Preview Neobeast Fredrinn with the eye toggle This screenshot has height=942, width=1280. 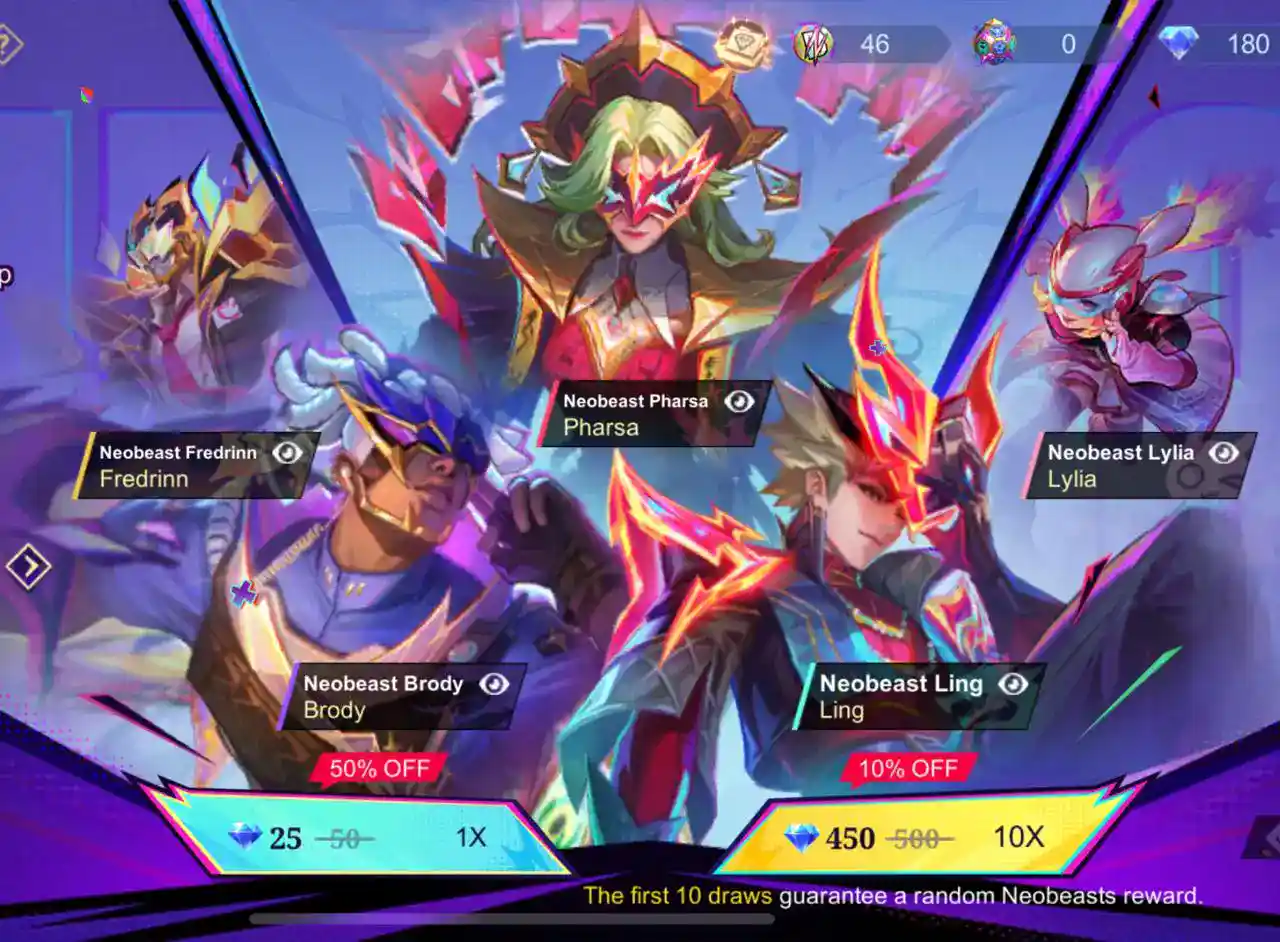pos(287,452)
